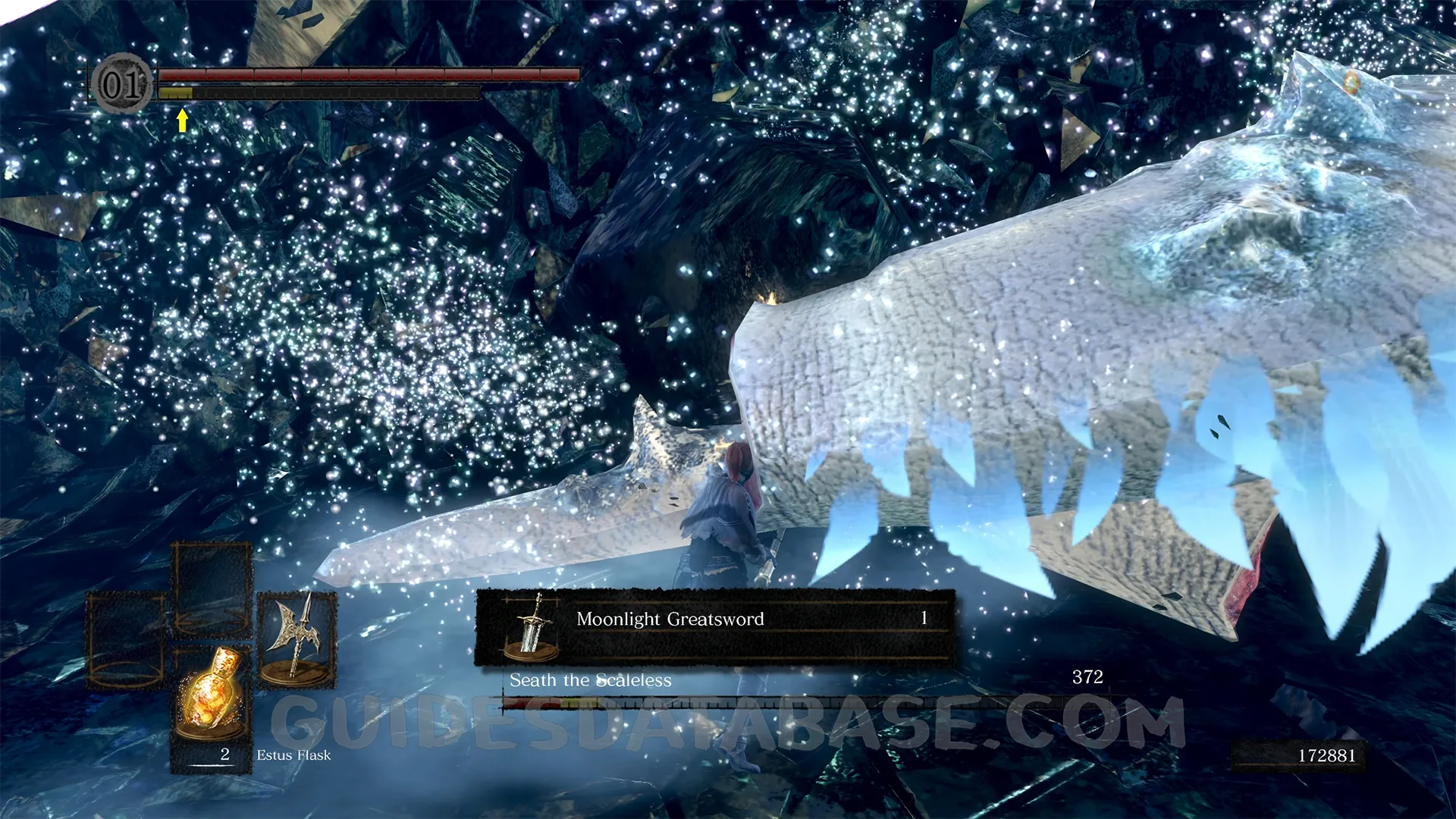Click the halberd weapon slot
The height and width of the screenshot is (819, 1456).
pos(297,639)
